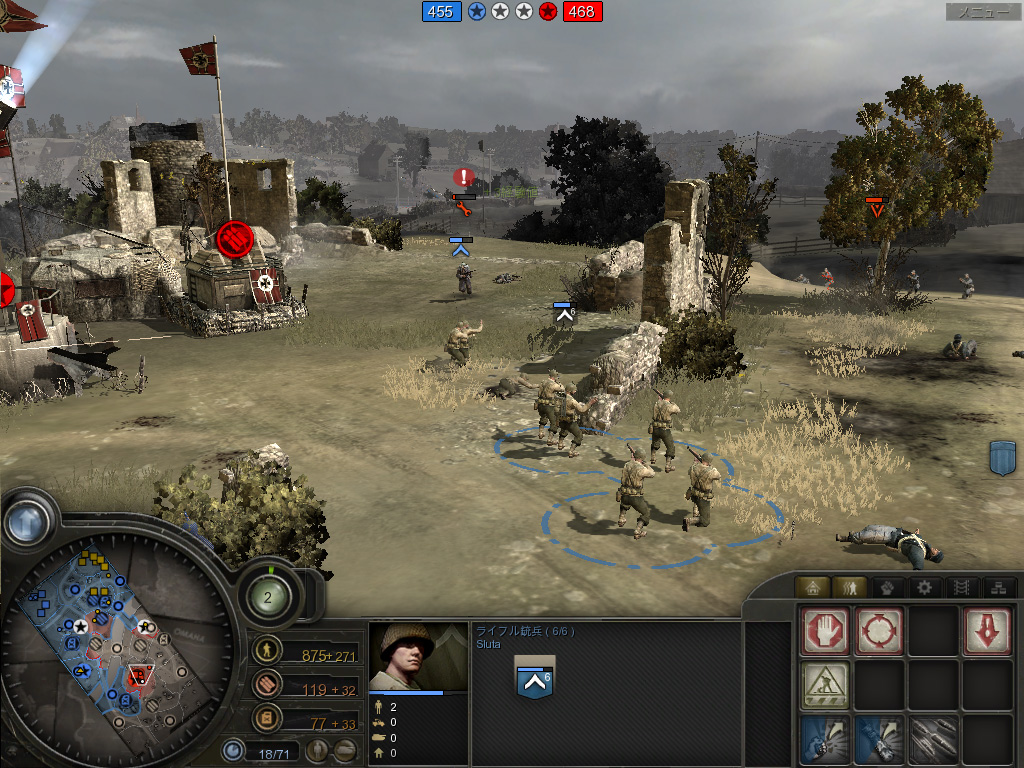
Task: Switch to the infantry tab
Action: [849, 587]
